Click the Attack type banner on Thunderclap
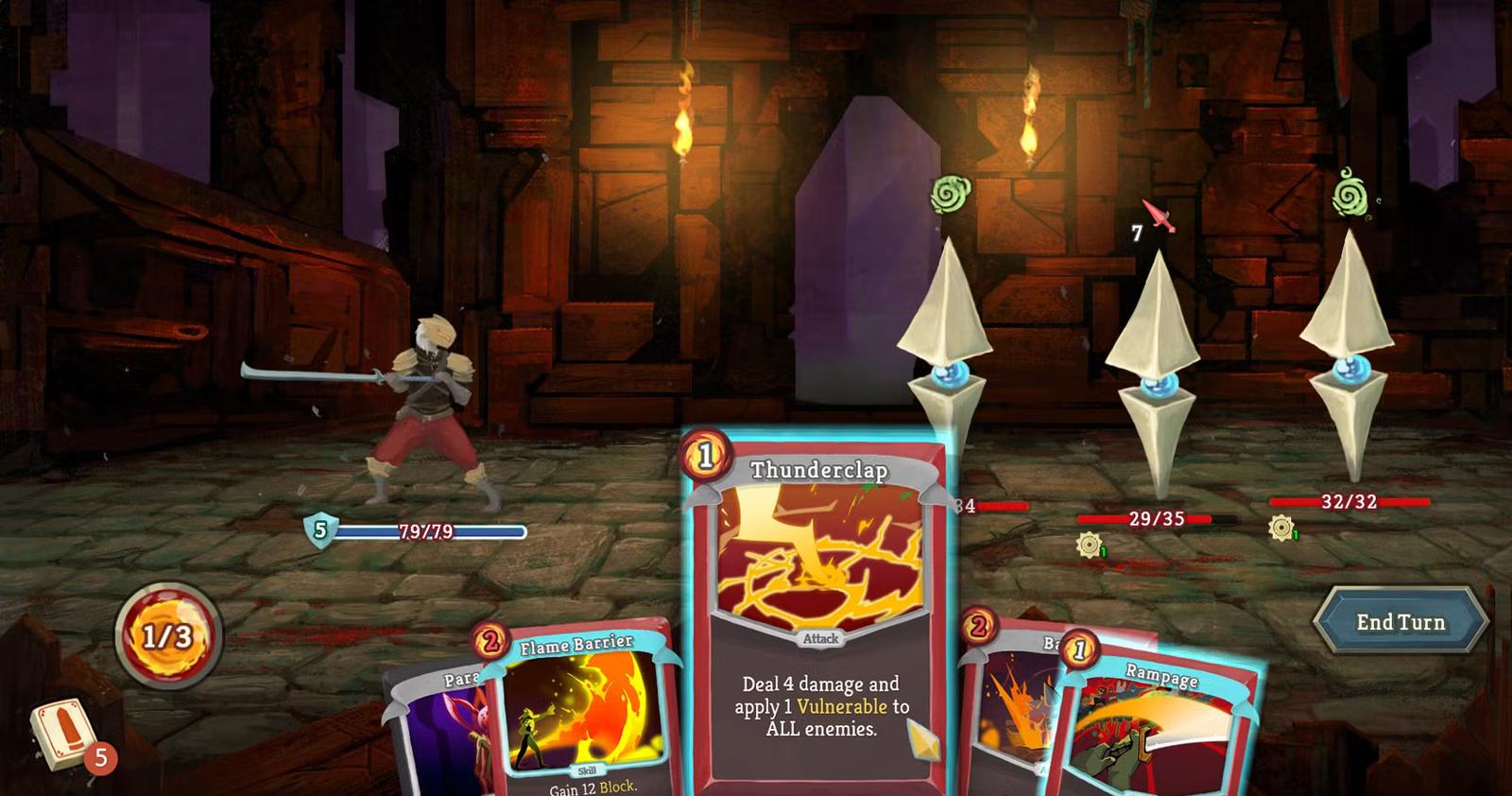Viewport: 1512px width, 796px height. coord(821,638)
